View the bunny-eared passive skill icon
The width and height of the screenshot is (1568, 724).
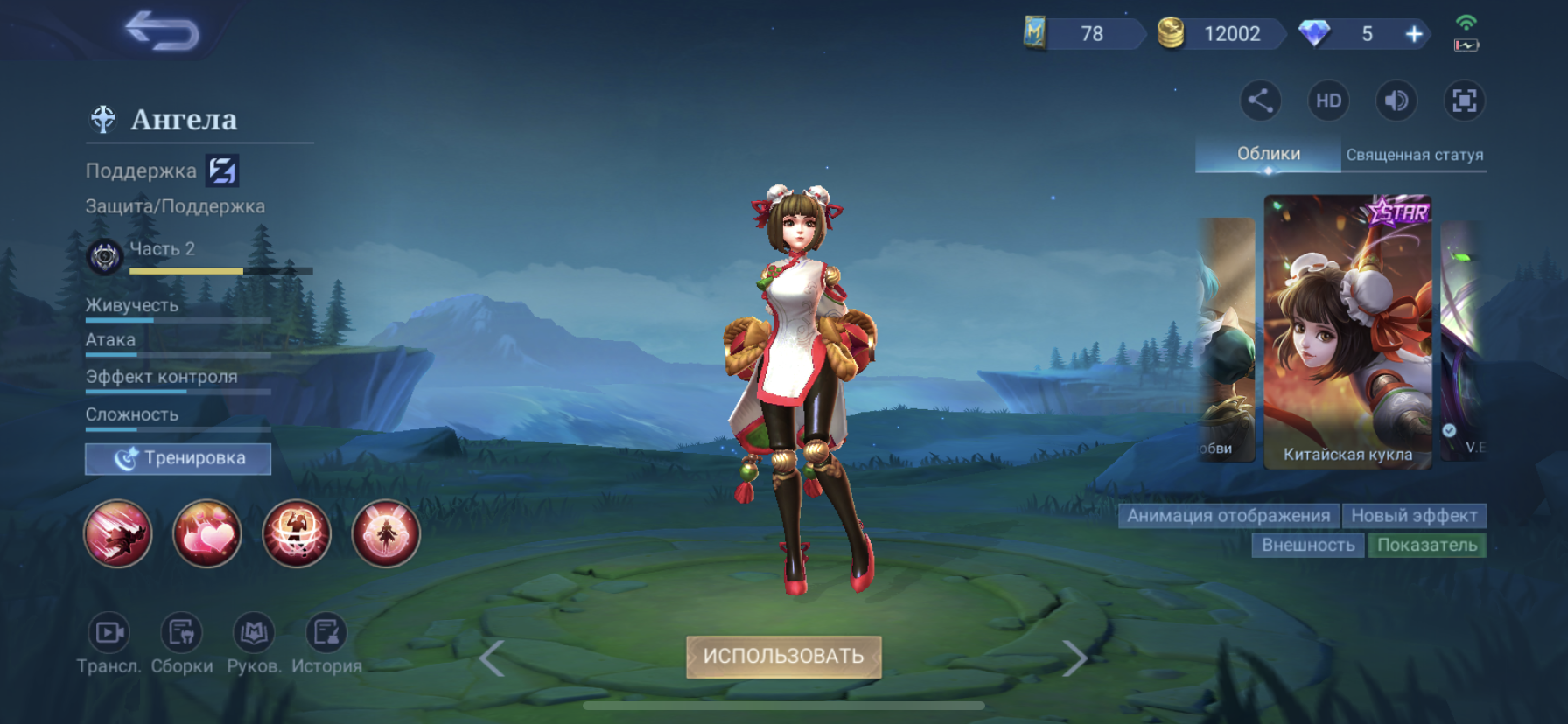385,533
